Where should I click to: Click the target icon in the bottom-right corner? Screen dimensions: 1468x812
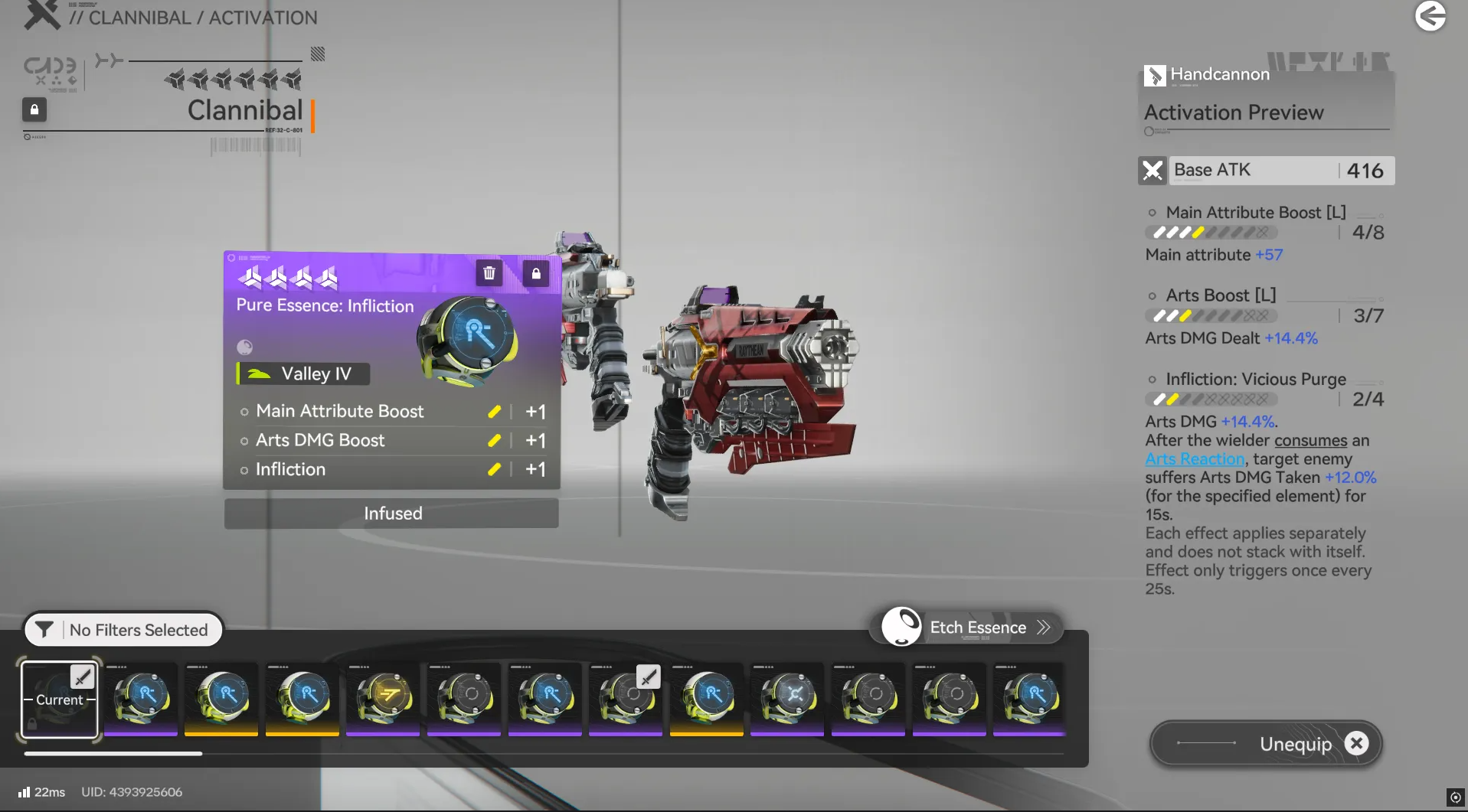(1455, 797)
